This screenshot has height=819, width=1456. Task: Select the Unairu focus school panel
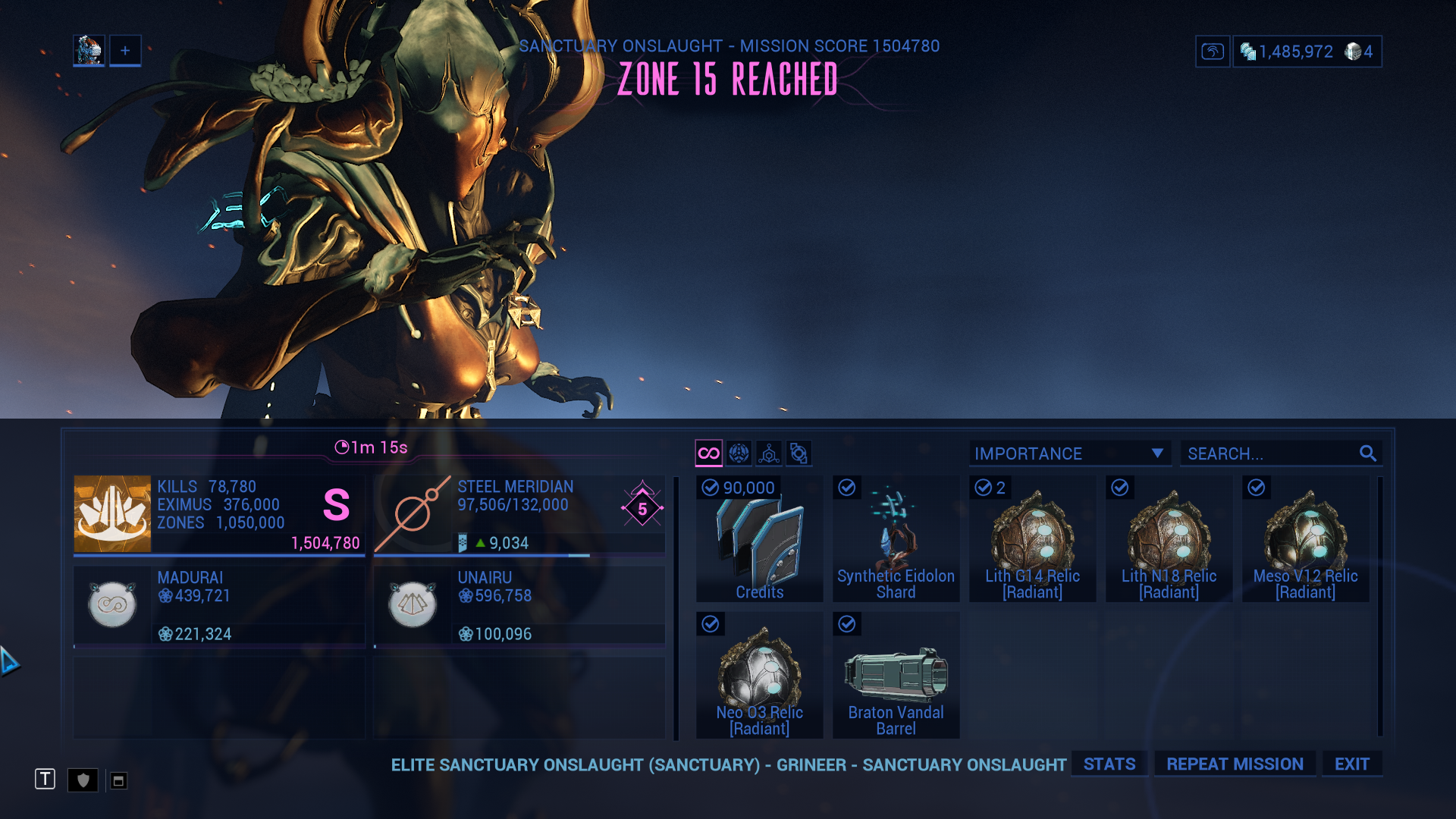(x=519, y=606)
